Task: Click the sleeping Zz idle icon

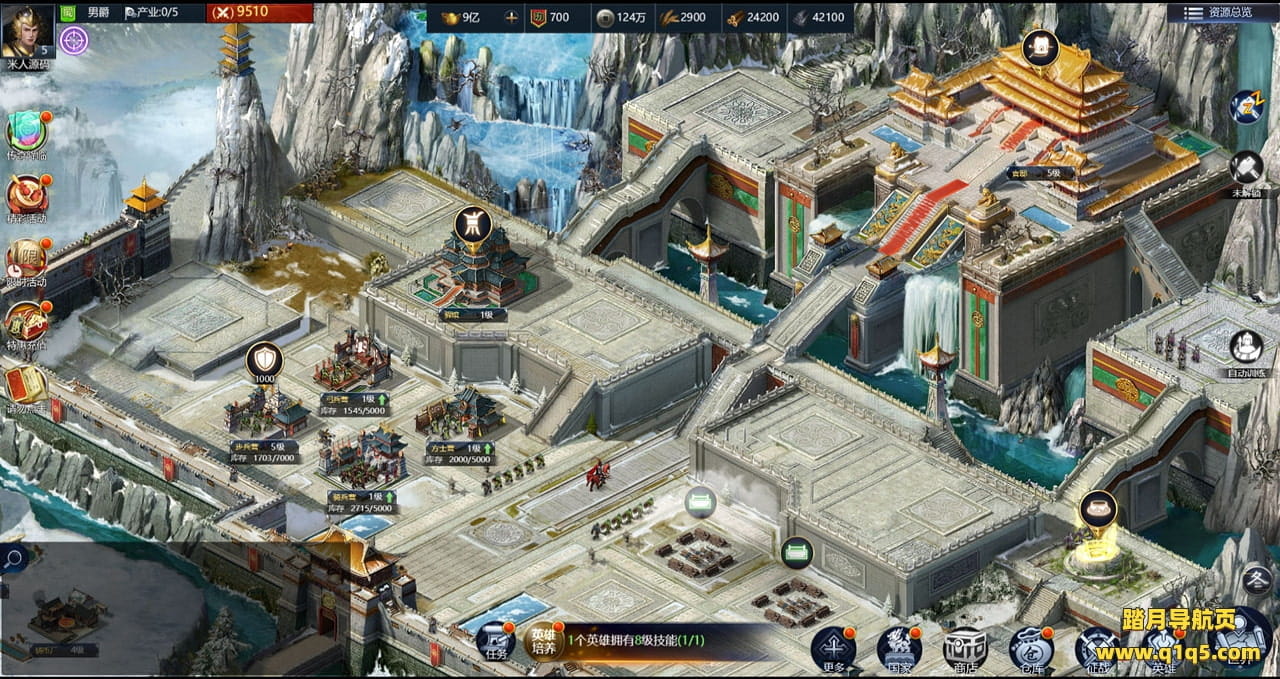Action: pyautogui.click(x=1246, y=106)
